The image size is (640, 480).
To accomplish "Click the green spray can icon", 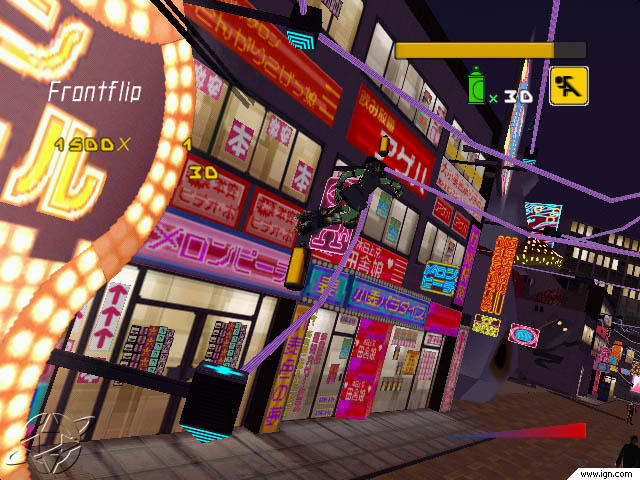I will click(478, 87).
